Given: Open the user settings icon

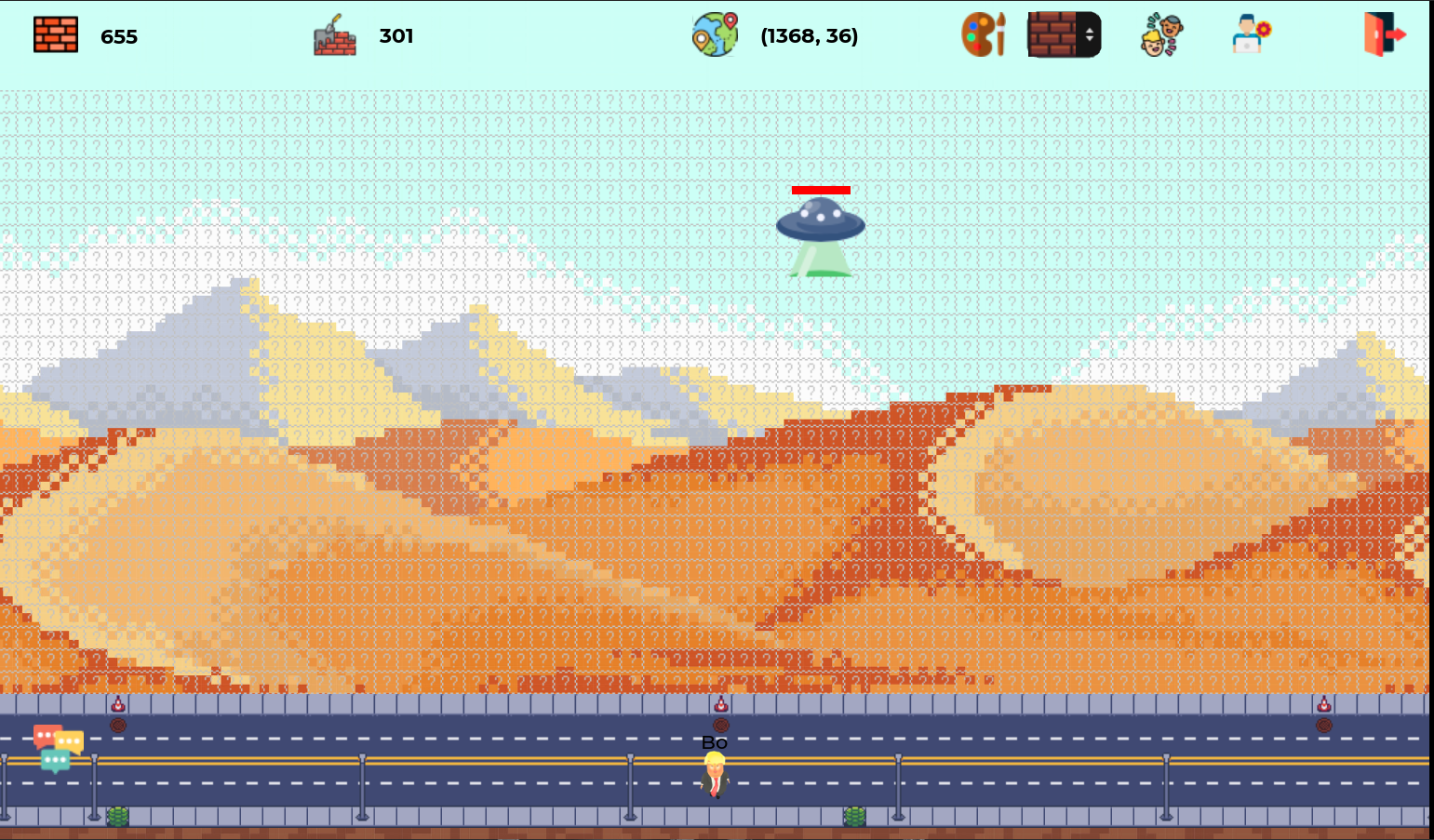Looking at the screenshot, I should coord(1250,34).
